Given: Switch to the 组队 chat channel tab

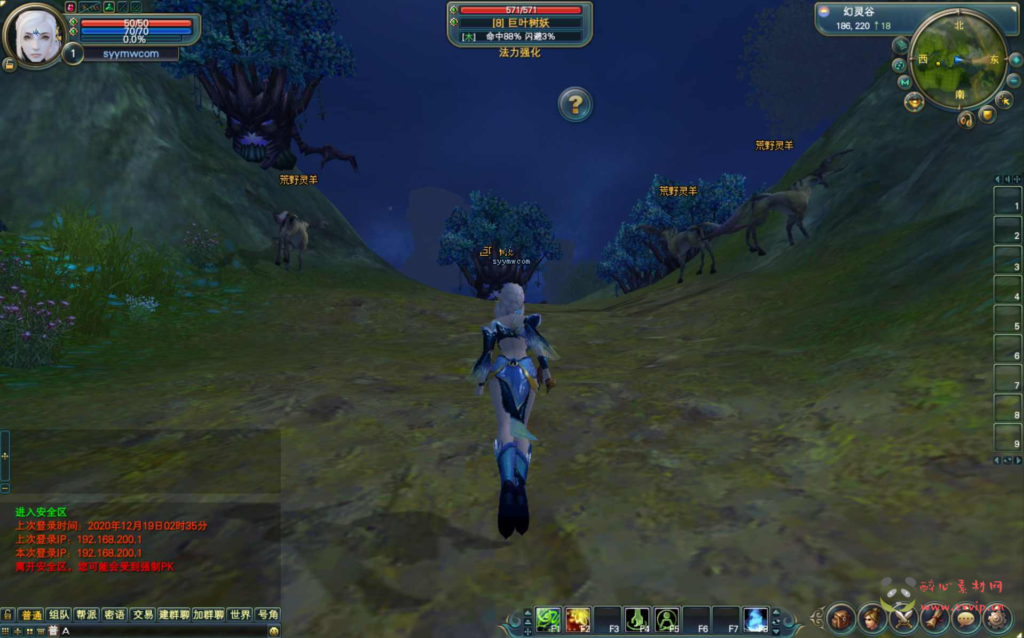Looking at the screenshot, I should point(59,615).
